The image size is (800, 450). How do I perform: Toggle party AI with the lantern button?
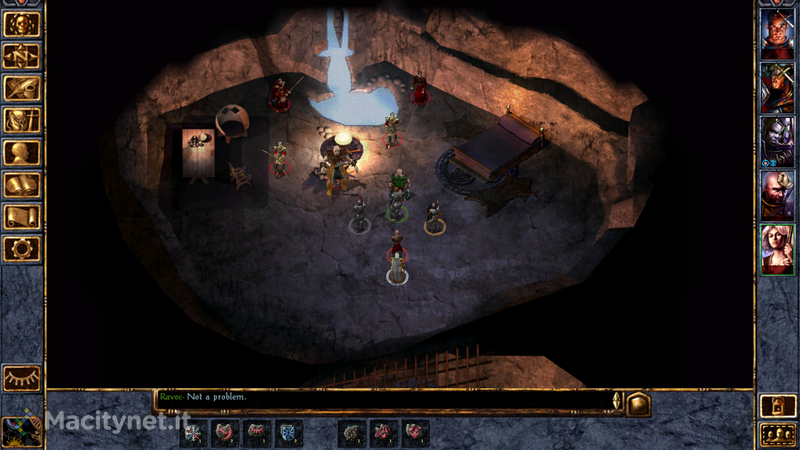point(777,405)
